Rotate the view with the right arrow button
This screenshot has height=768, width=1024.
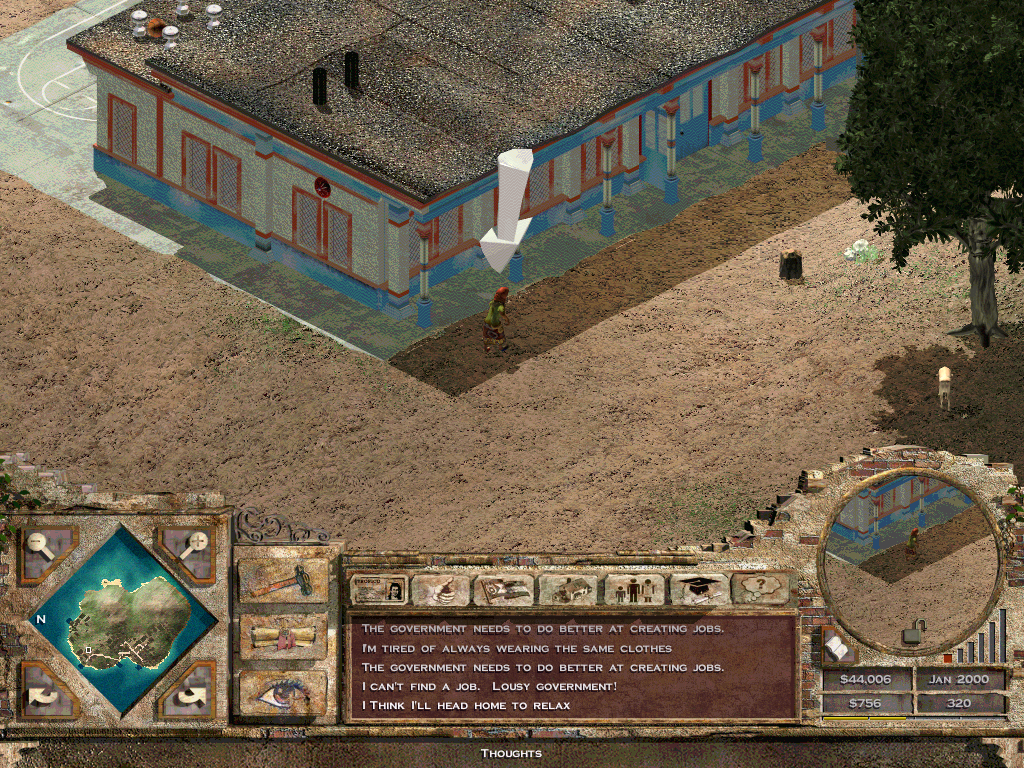pyautogui.click(x=188, y=690)
